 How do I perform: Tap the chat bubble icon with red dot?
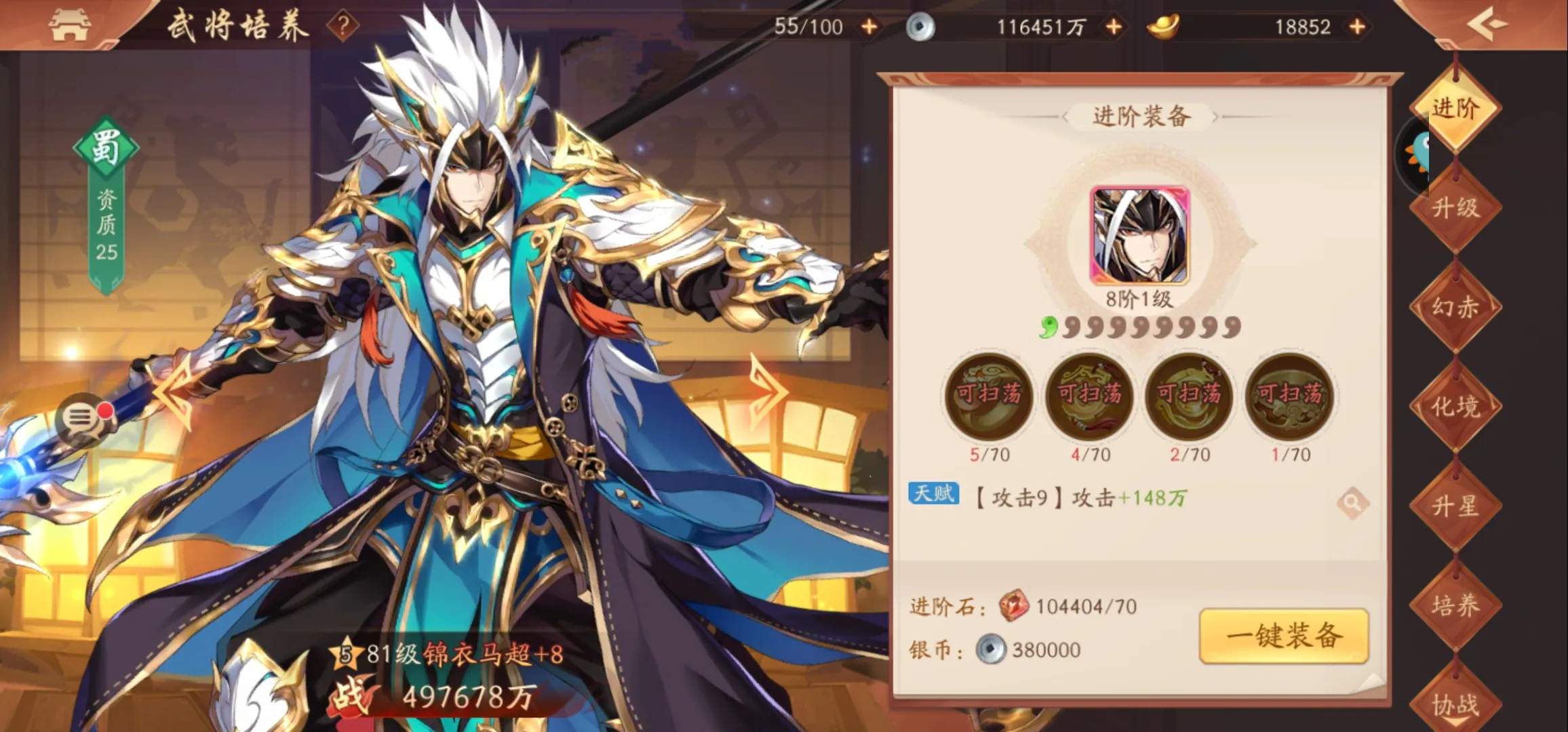point(81,417)
